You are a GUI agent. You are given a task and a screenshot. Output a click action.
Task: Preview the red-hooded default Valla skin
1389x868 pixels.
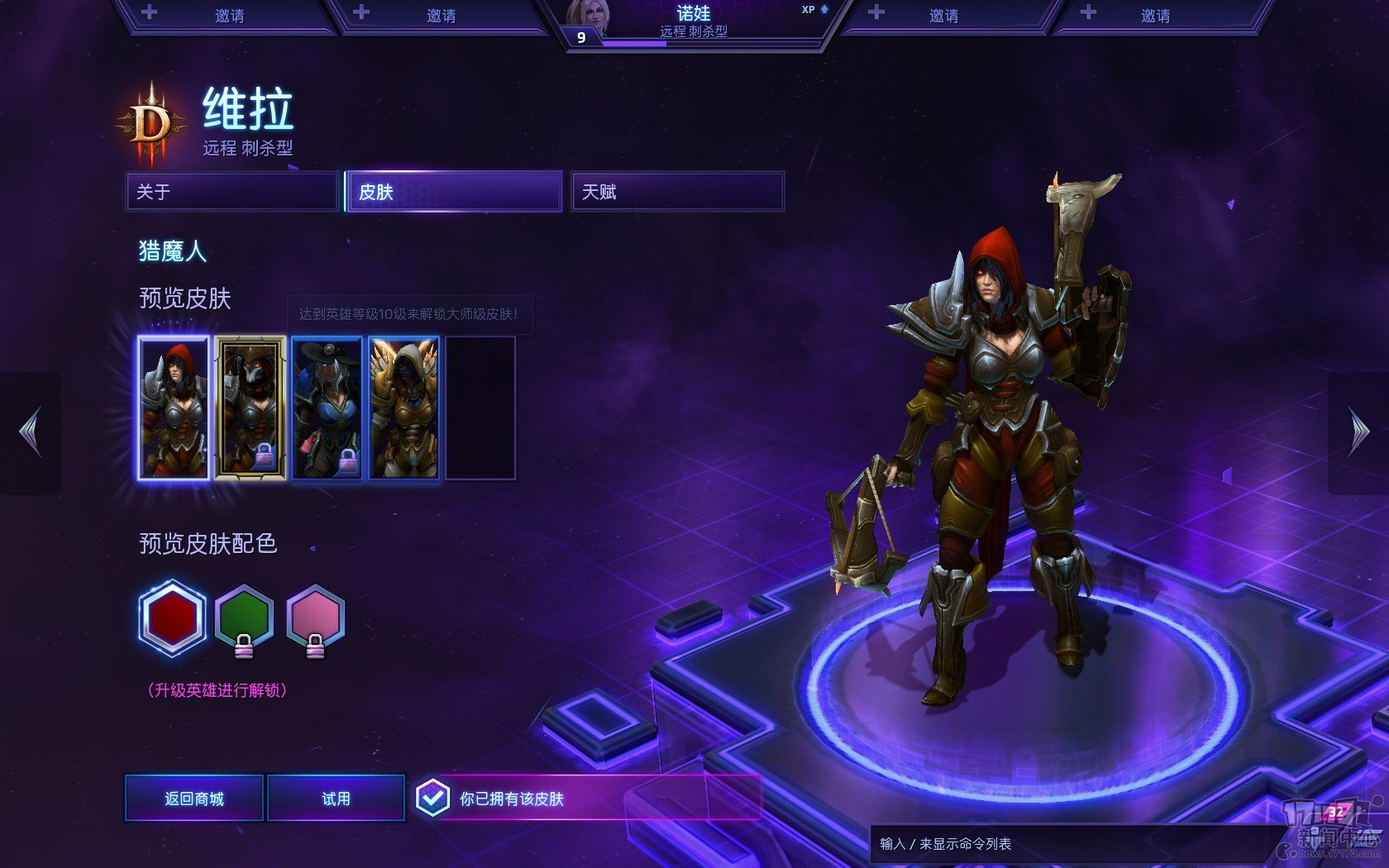(174, 408)
